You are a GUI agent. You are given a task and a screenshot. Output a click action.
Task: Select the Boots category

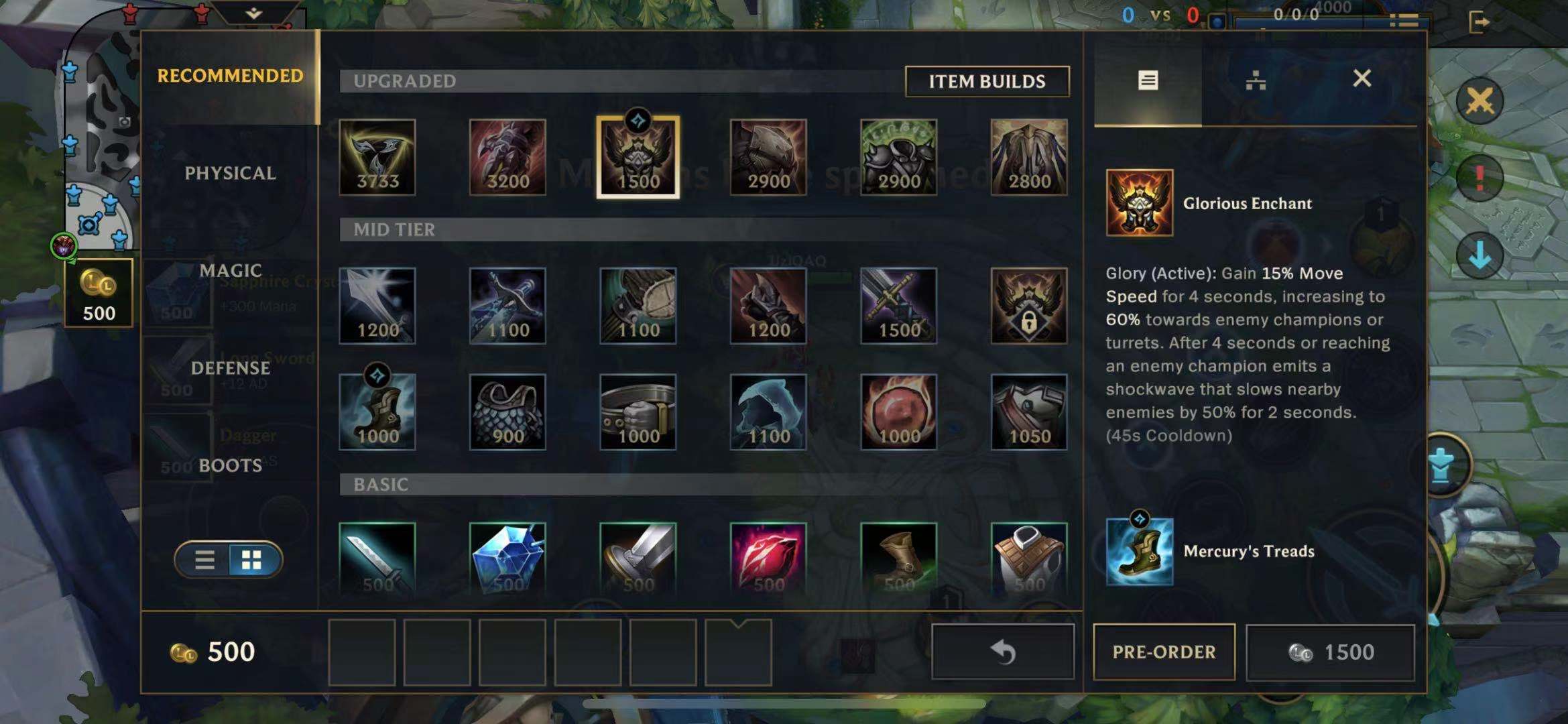[230, 465]
